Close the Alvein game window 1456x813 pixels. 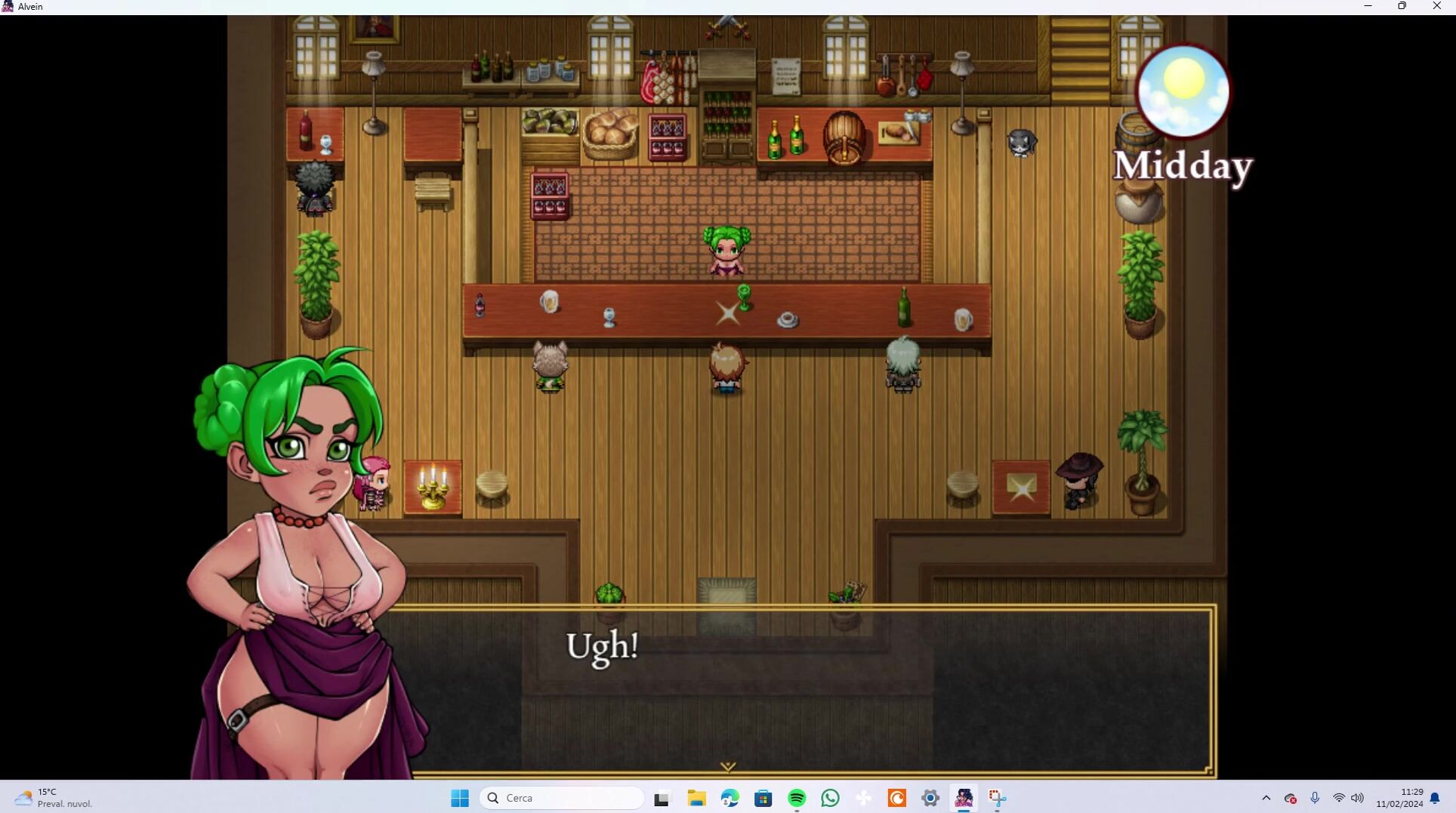1436,6
